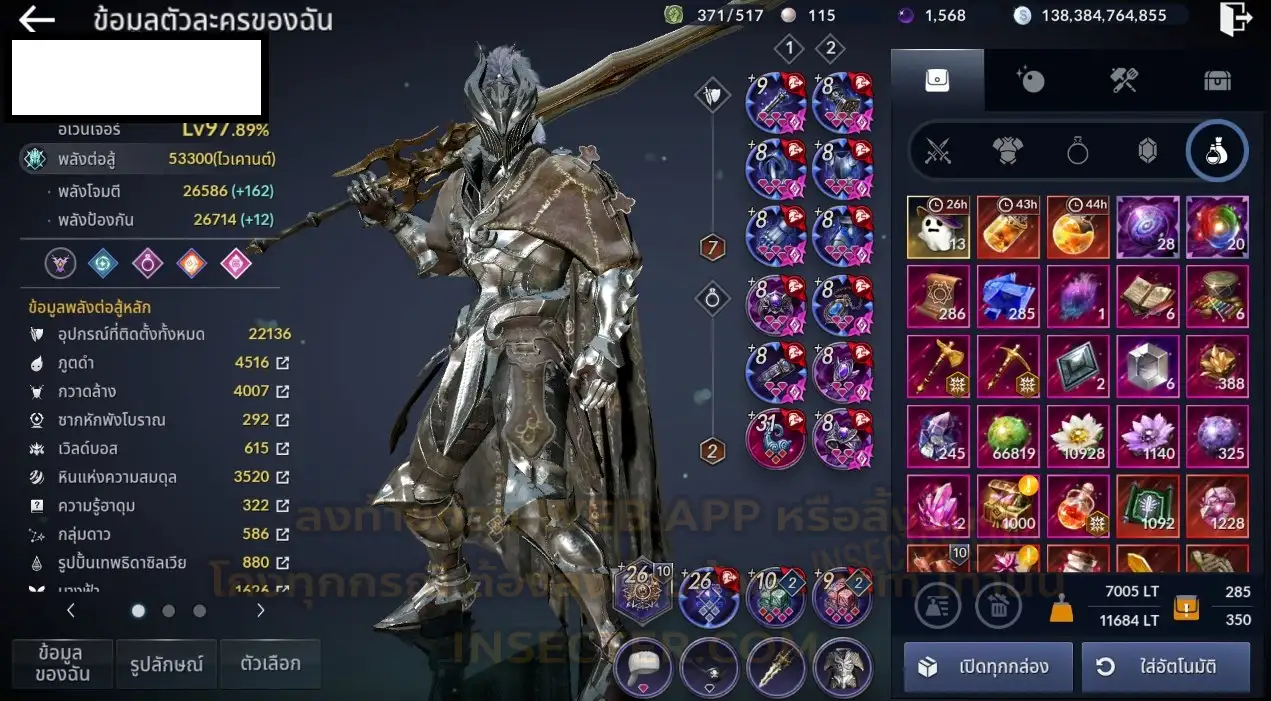1271x701 pixels.
Task: Select the ghost item with 26h timer
Action: [938, 227]
